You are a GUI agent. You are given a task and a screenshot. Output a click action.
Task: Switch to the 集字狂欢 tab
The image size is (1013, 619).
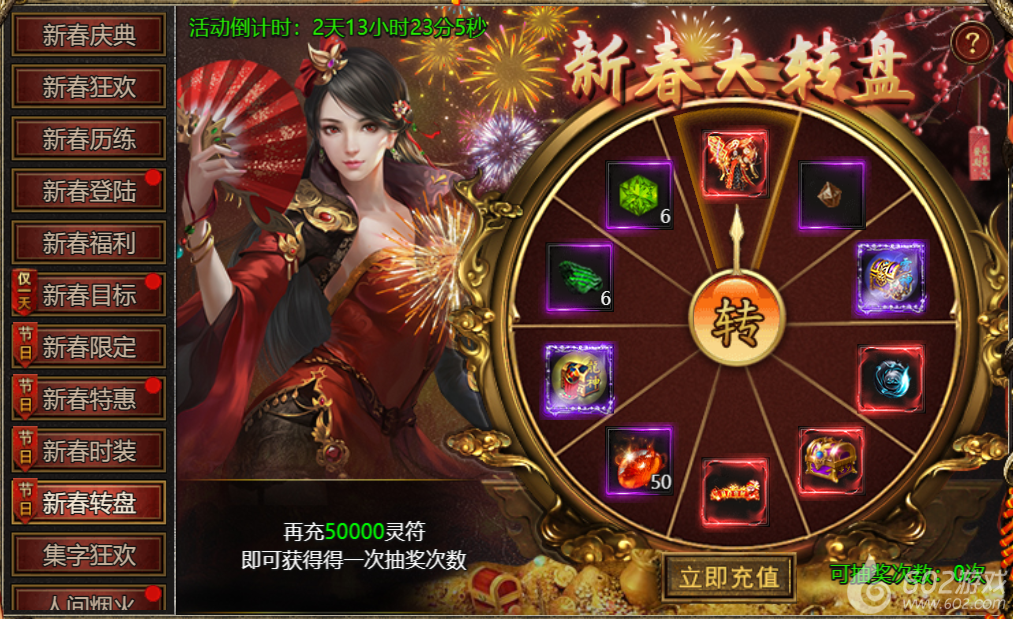point(88,555)
